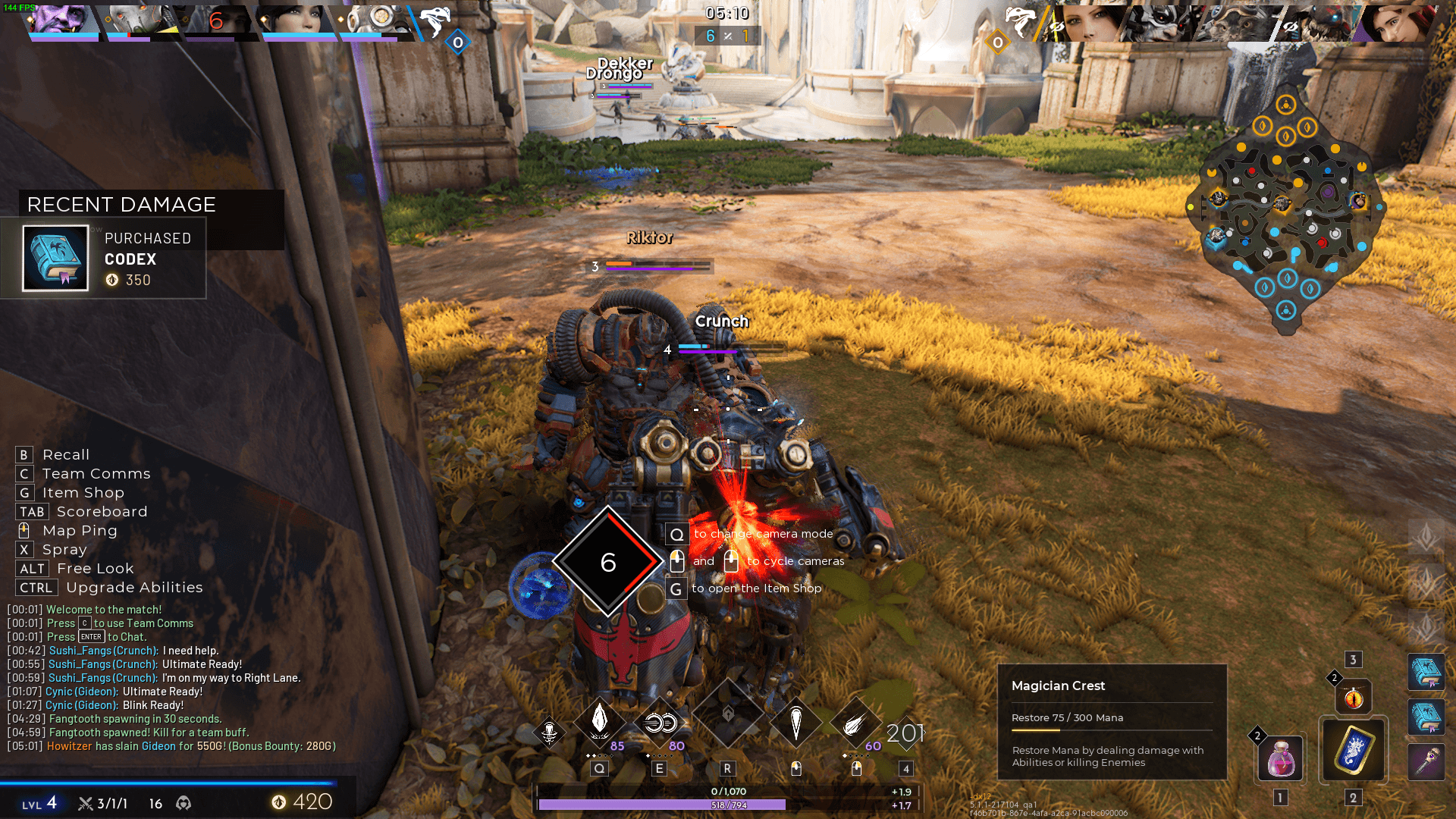The width and height of the screenshot is (1456, 819).
Task: Activate the Magician Crest item
Action: point(1353,749)
